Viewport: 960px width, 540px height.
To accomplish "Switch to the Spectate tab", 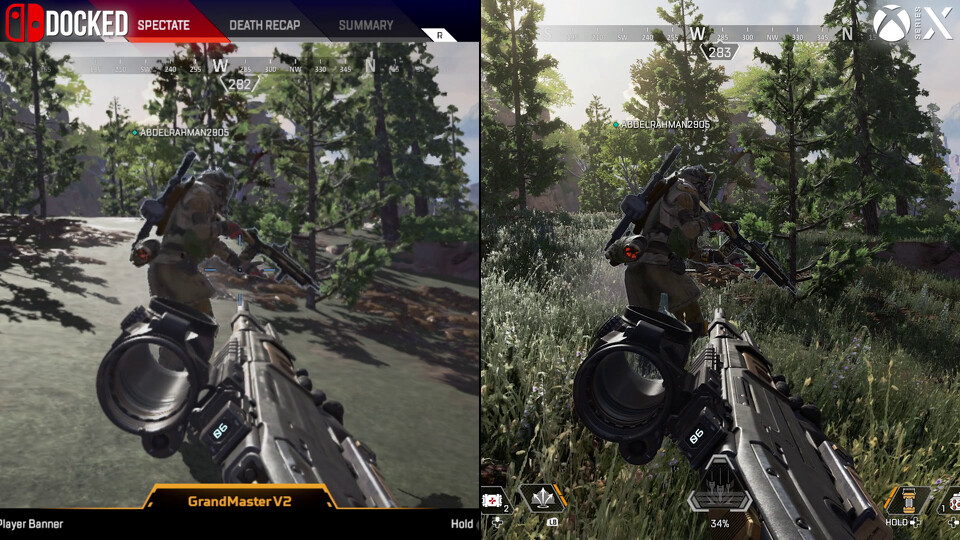I will point(163,25).
